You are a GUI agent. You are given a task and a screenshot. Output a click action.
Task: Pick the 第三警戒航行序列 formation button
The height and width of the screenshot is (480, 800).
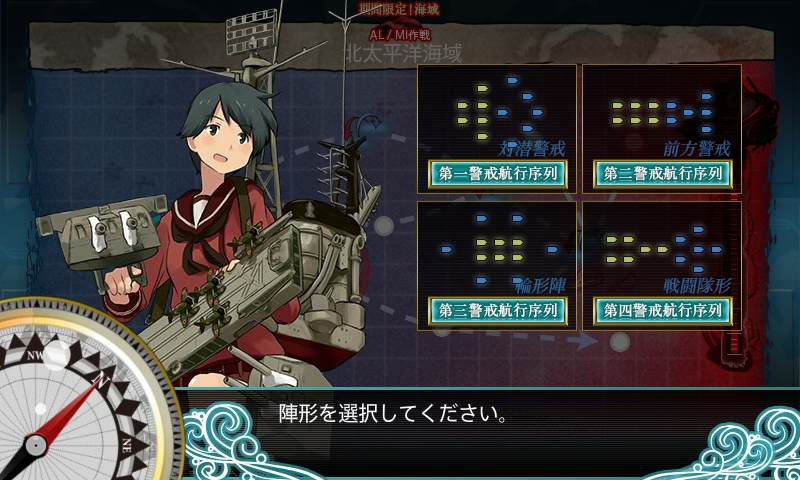point(497,310)
